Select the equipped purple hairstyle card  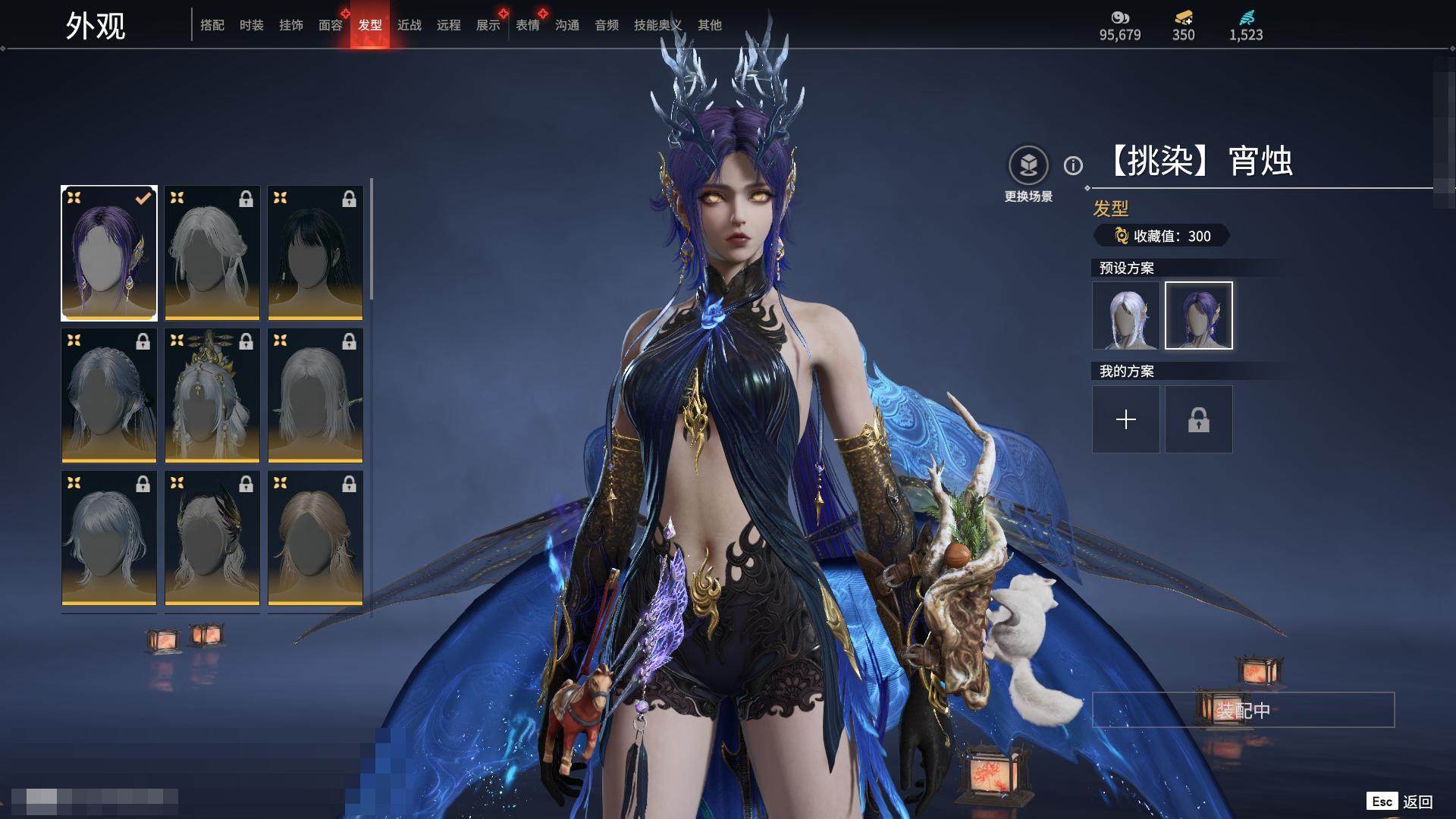coord(109,253)
